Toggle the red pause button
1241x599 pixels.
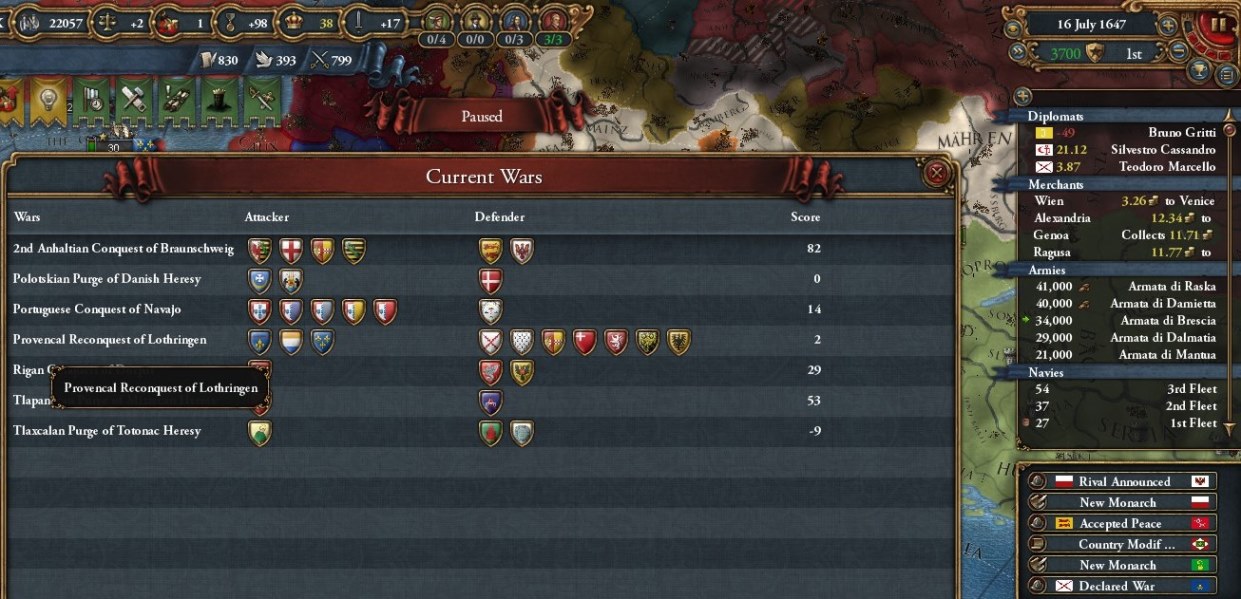coord(1218,24)
